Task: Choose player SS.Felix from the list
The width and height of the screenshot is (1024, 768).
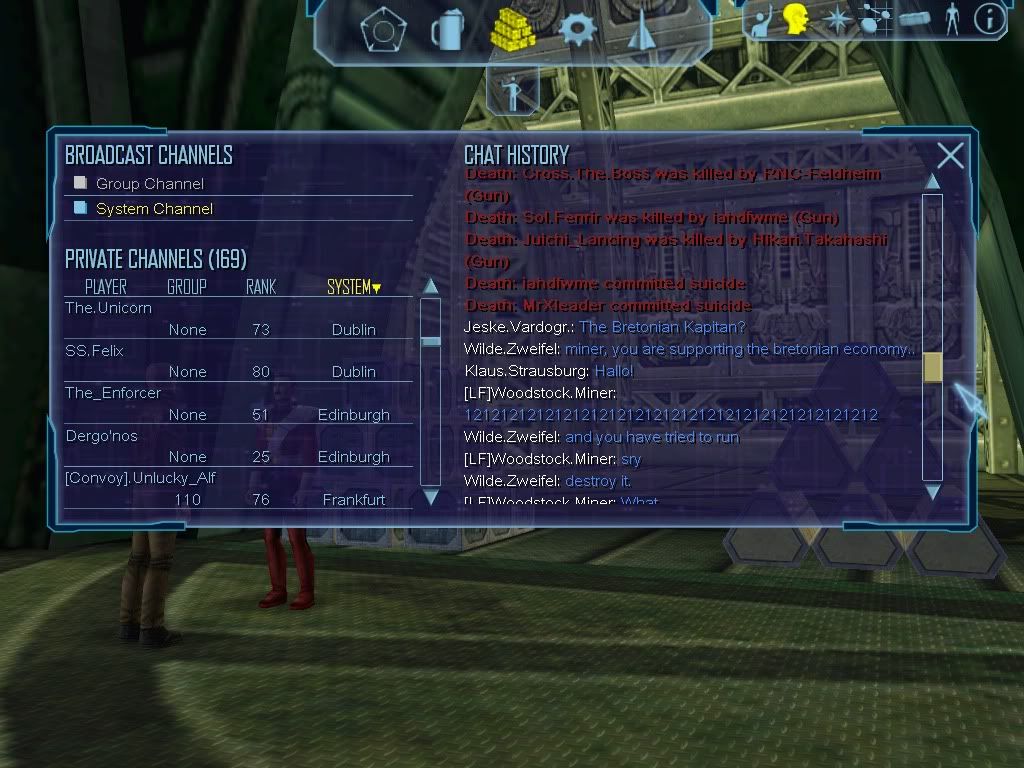Action: pos(94,350)
